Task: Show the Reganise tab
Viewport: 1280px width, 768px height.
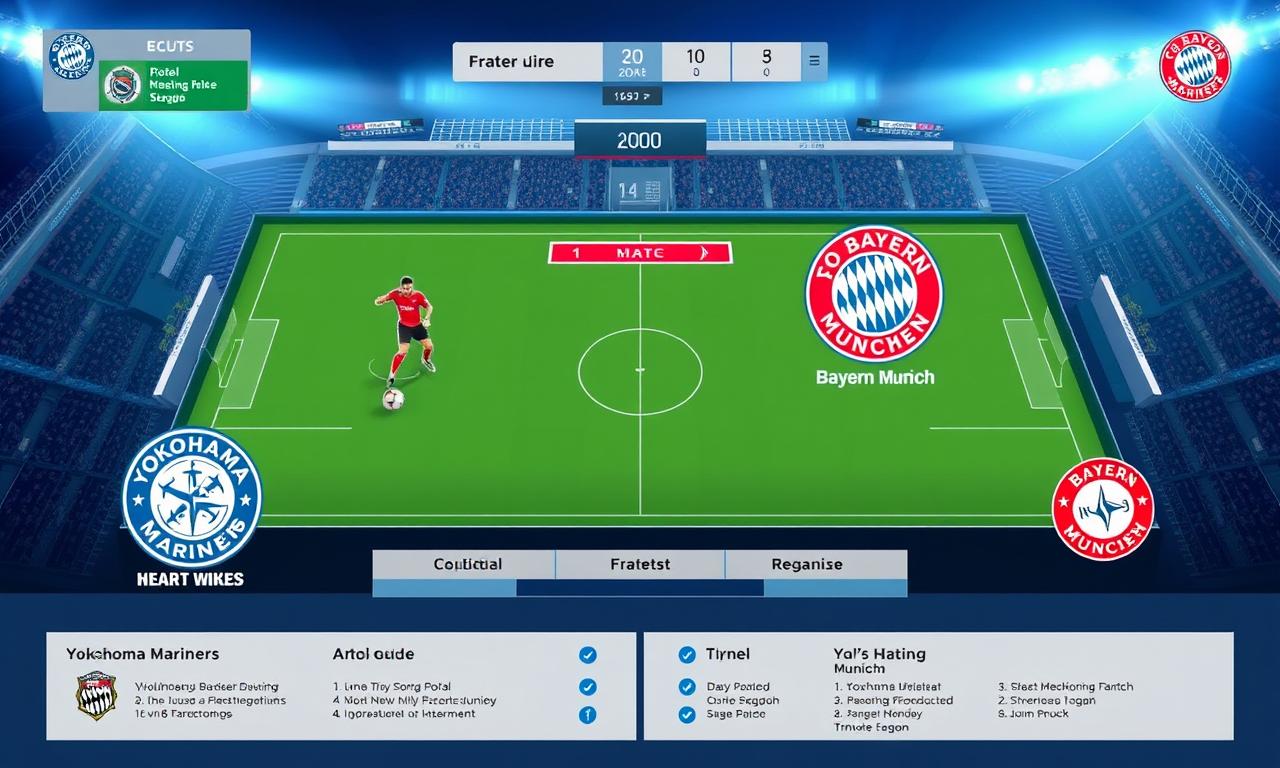Action: [x=806, y=564]
